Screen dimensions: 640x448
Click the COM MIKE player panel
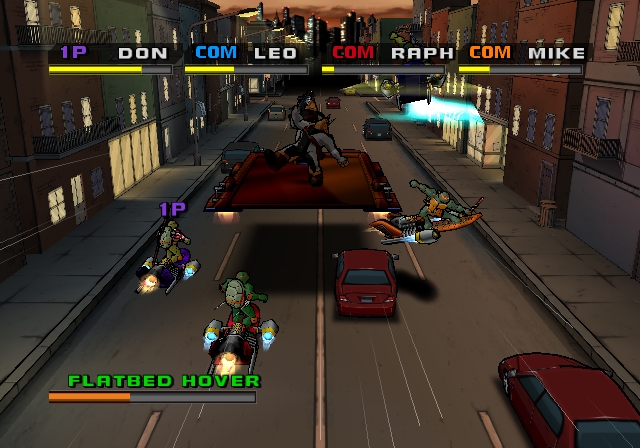pyautogui.click(x=524, y=57)
